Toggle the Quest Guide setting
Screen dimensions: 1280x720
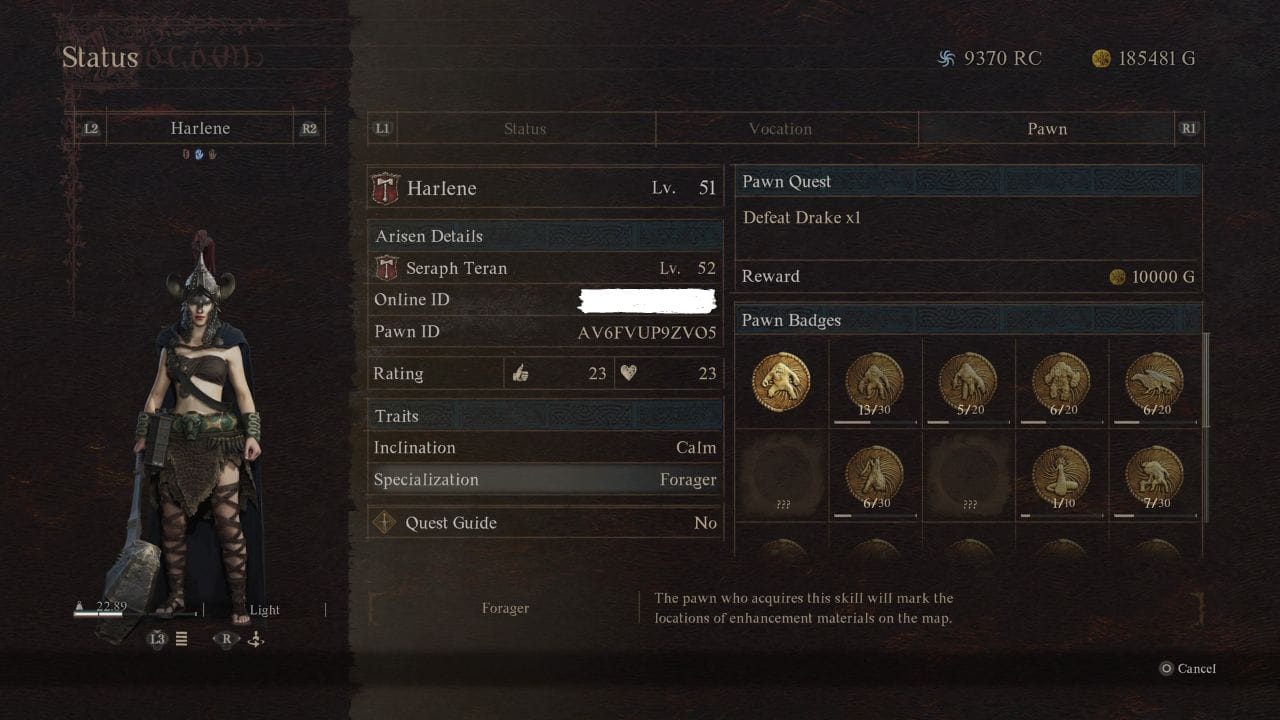[x=545, y=523]
